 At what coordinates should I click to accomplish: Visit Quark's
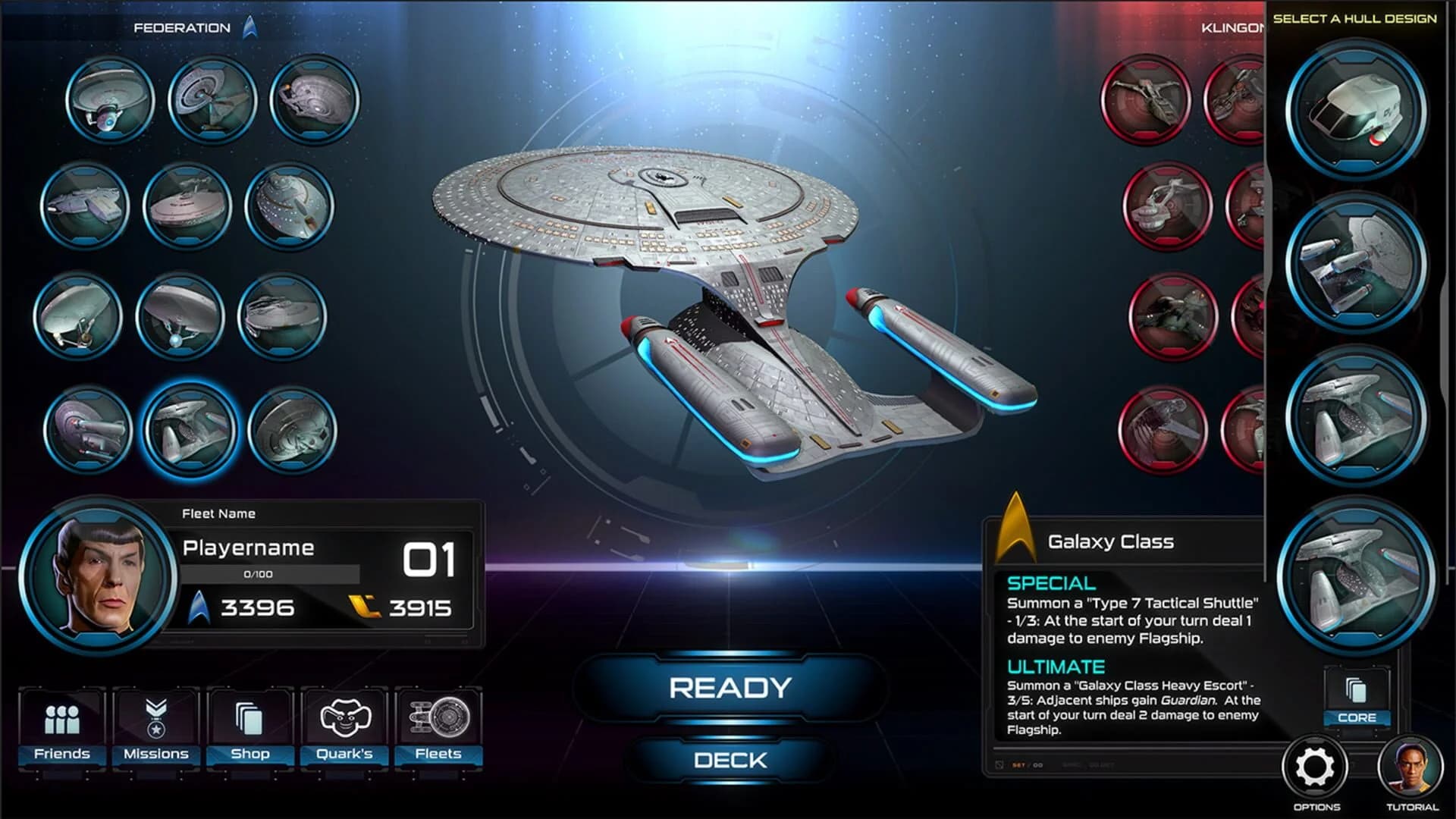[345, 728]
